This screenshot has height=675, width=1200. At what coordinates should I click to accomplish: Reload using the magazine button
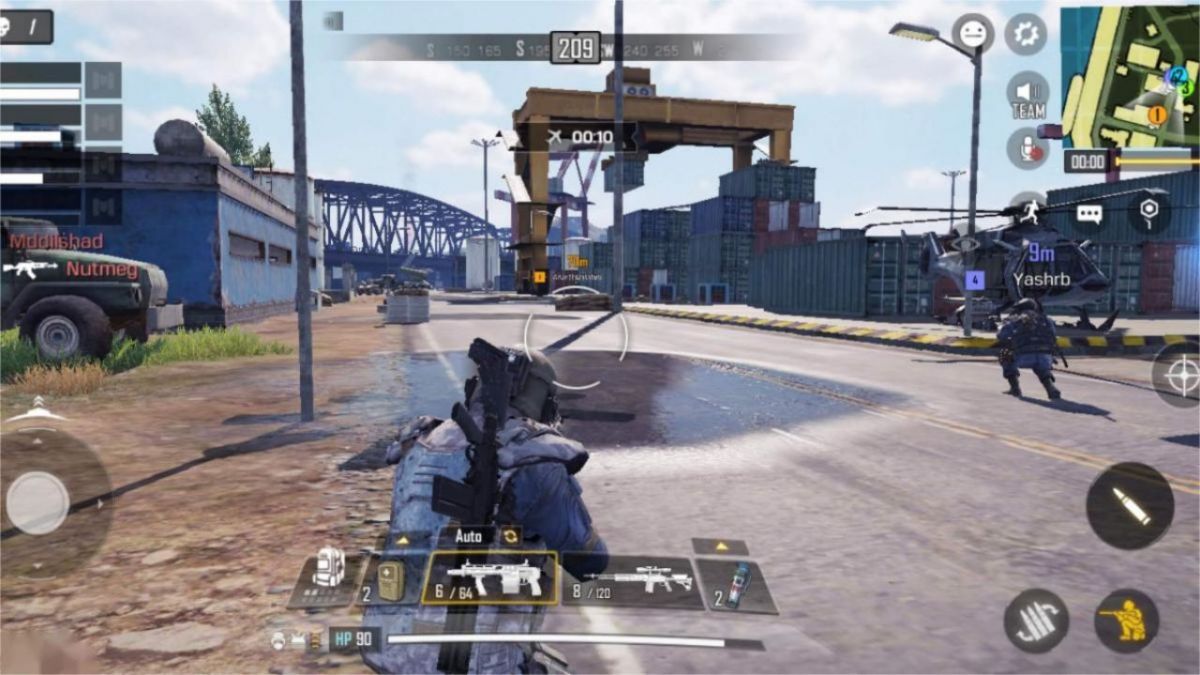click(1036, 620)
